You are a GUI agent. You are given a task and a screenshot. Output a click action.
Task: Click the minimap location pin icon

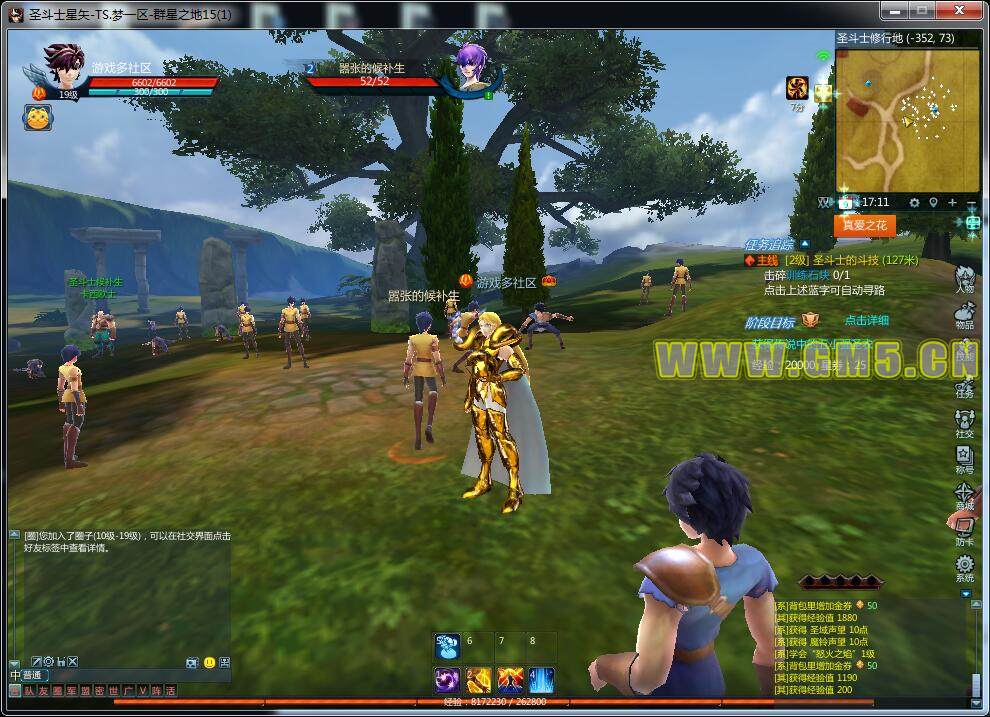point(933,203)
